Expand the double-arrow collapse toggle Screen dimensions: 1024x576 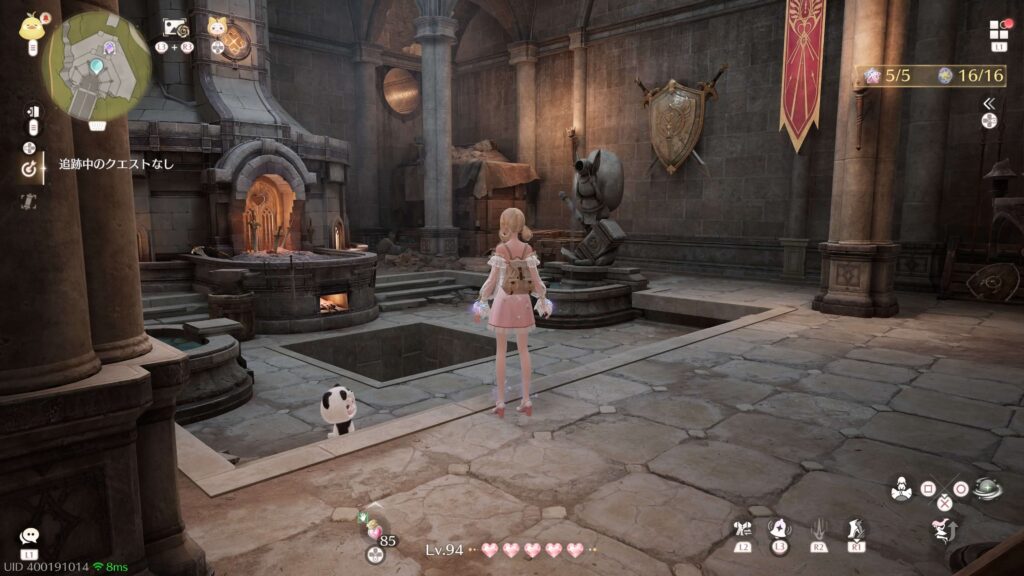pyautogui.click(x=989, y=103)
